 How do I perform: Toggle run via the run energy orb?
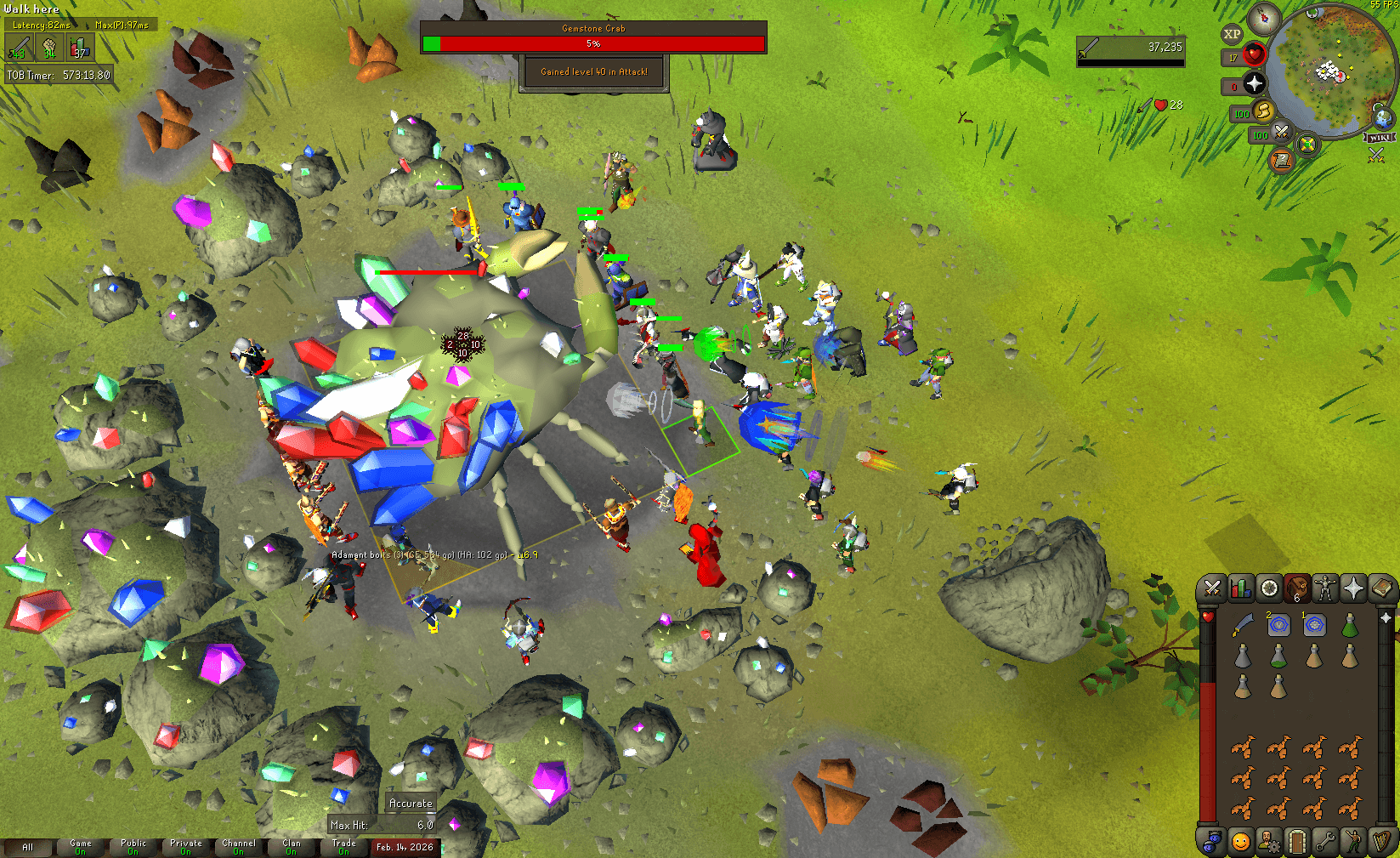(1263, 112)
